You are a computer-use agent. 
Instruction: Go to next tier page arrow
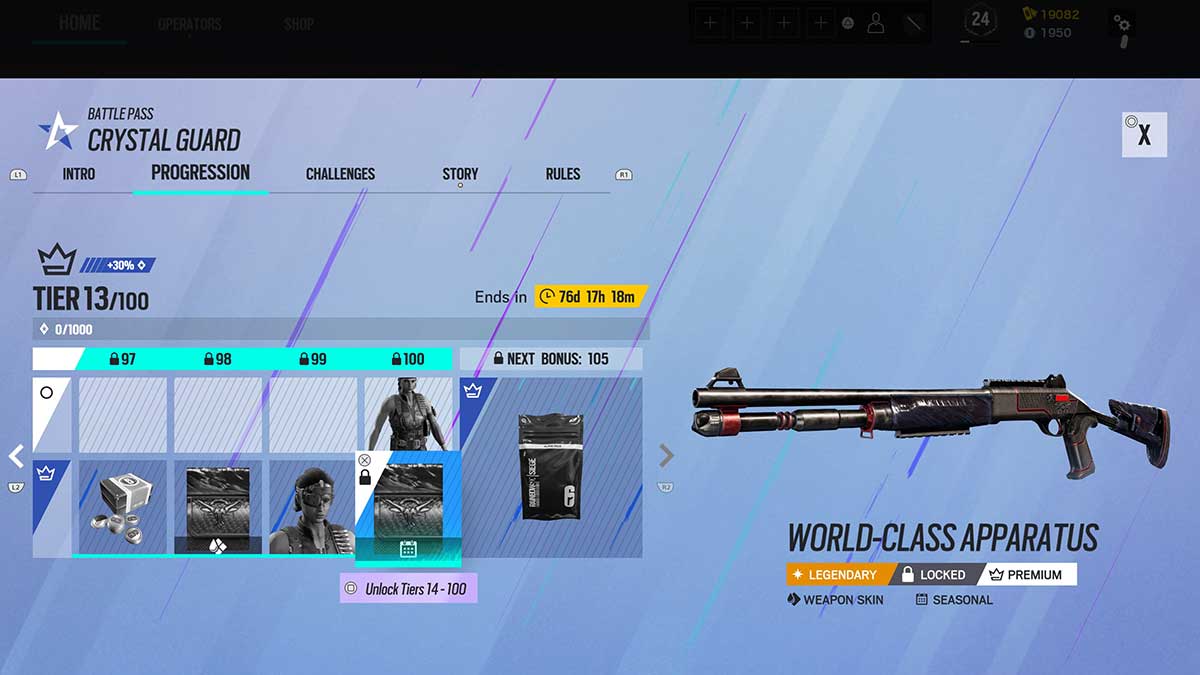(666, 456)
